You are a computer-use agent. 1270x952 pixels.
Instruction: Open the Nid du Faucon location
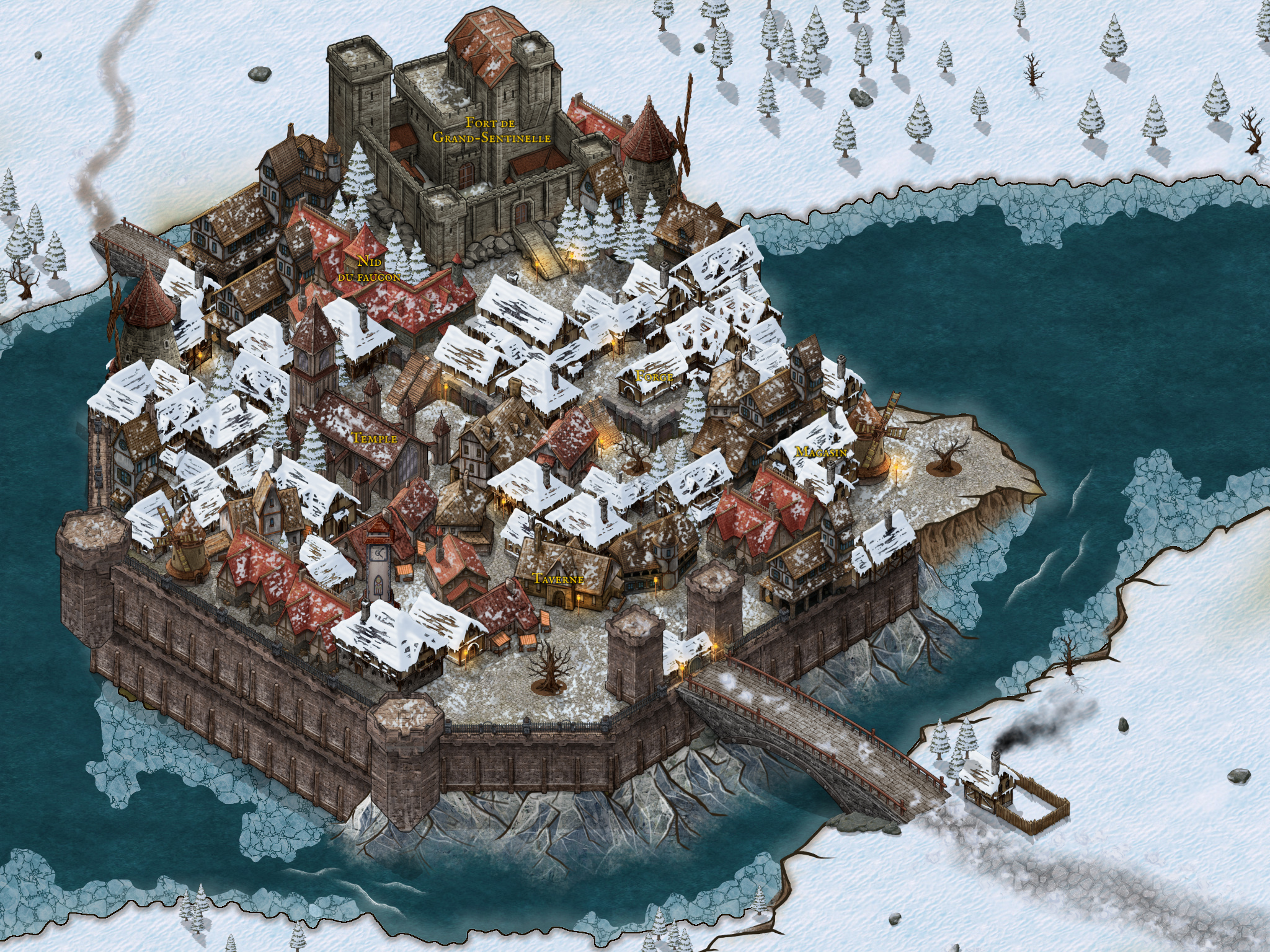[370, 270]
